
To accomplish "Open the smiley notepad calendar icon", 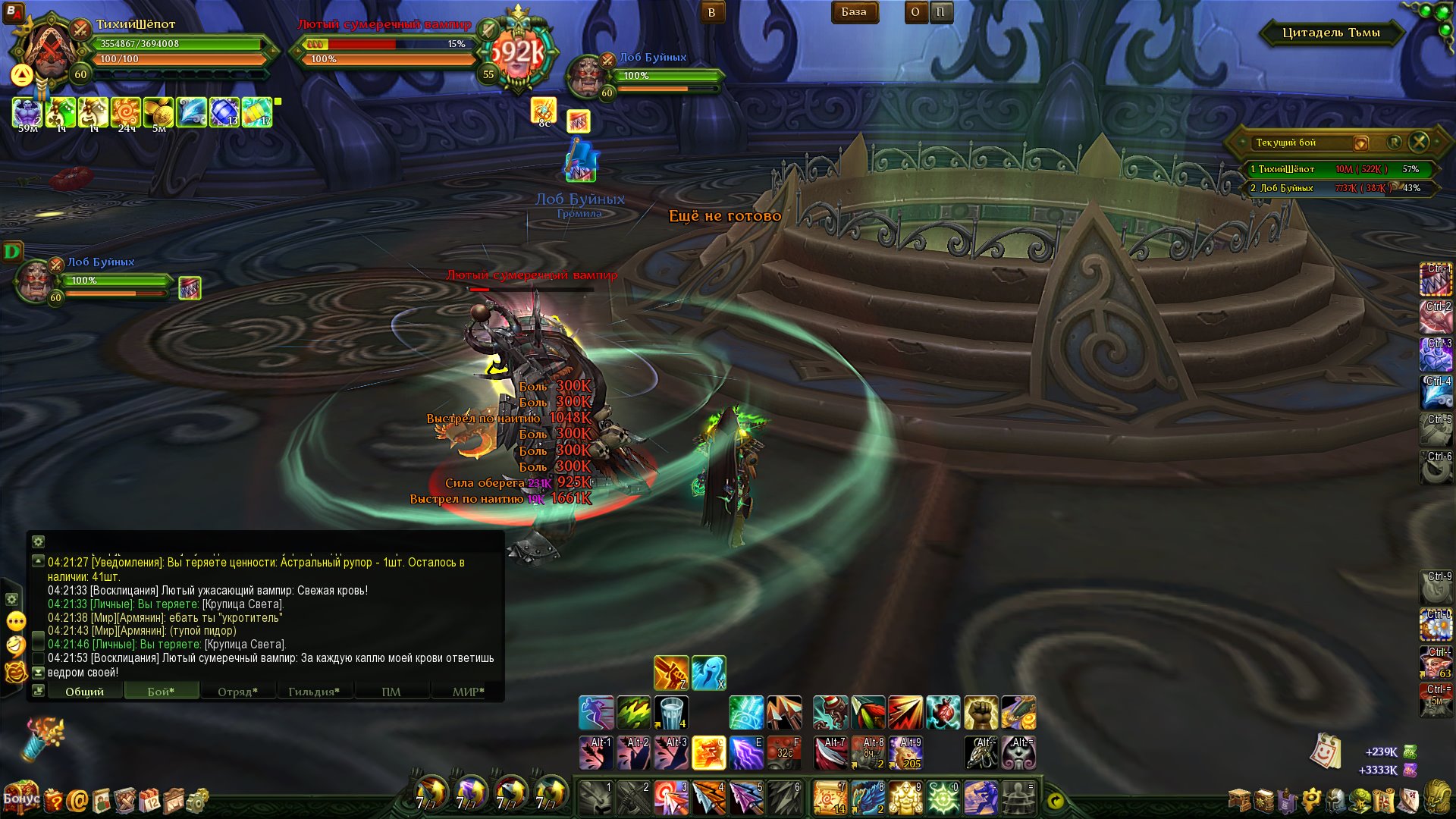I will click(x=1325, y=752).
